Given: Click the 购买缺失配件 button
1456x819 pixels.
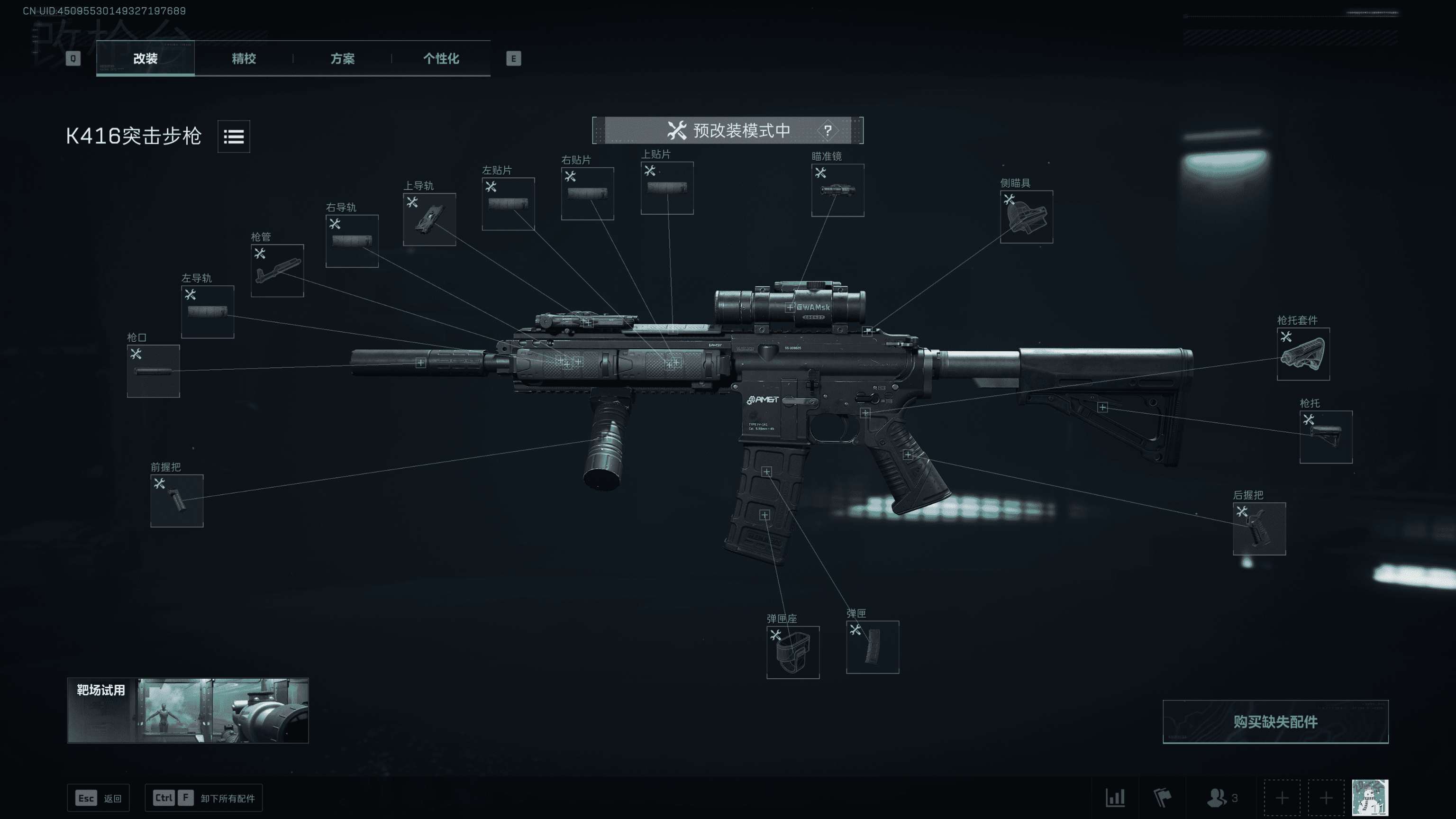Looking at the screenshot, I should (1275, 722).
